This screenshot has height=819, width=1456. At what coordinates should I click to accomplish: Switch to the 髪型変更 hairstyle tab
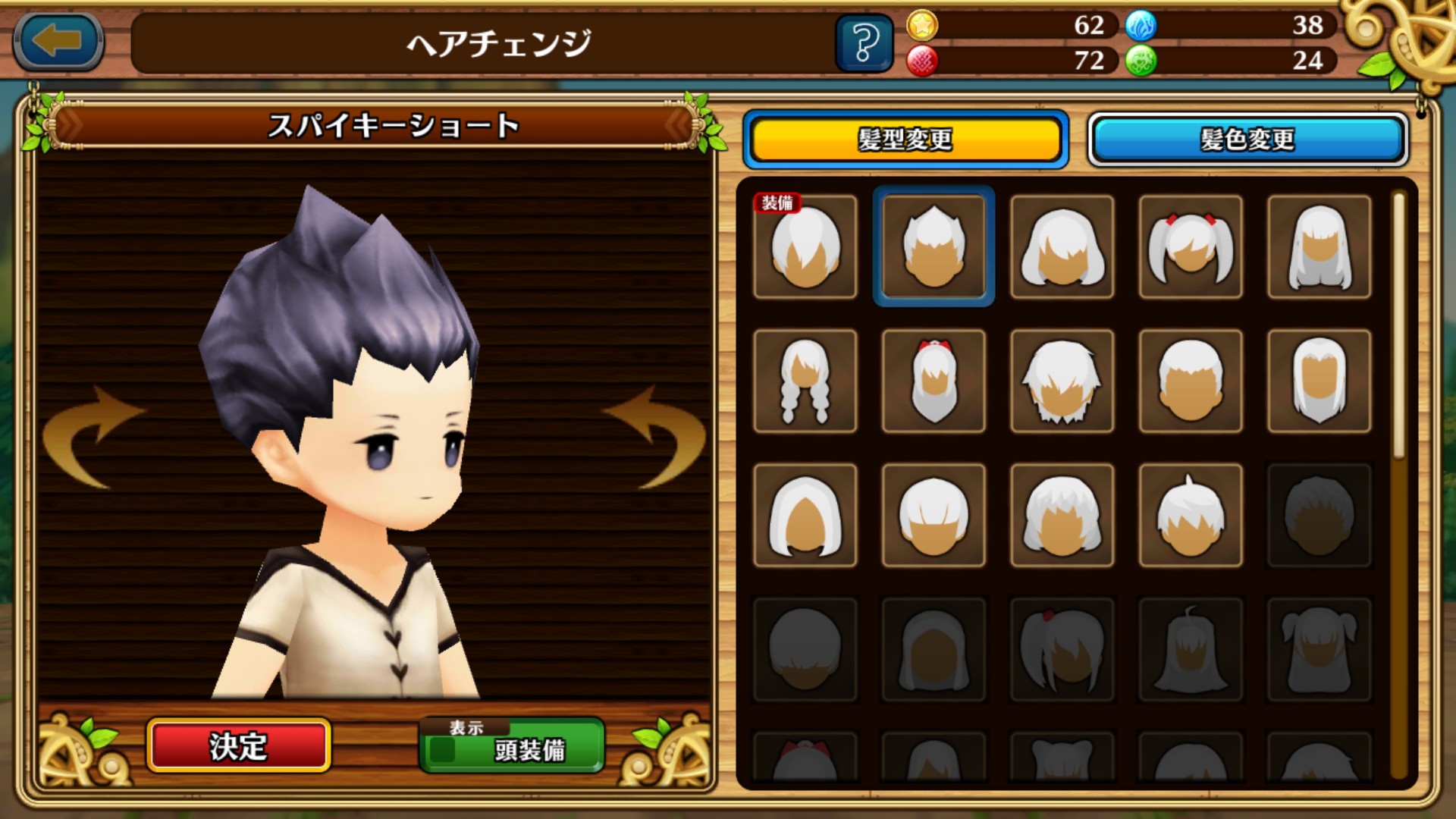tap(905, 140)
